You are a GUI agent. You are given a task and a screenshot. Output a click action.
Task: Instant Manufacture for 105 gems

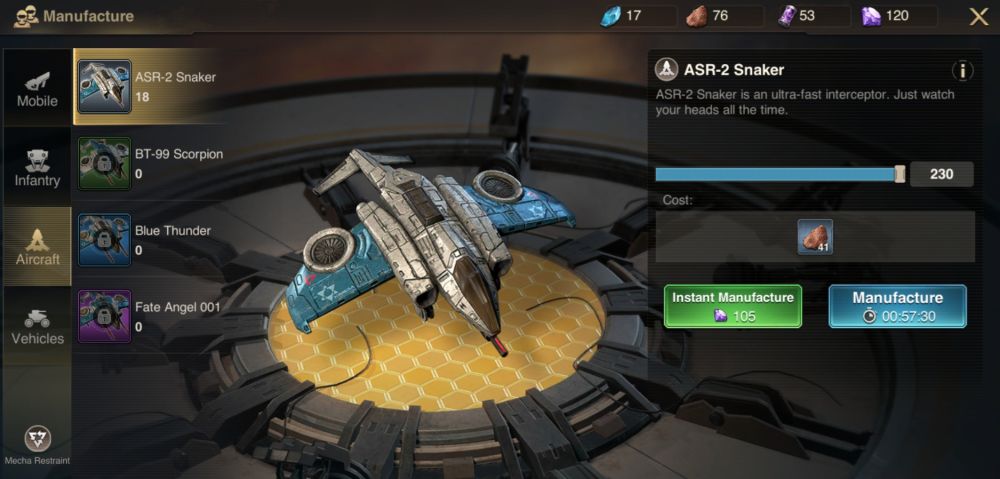[x=733, y=306]
